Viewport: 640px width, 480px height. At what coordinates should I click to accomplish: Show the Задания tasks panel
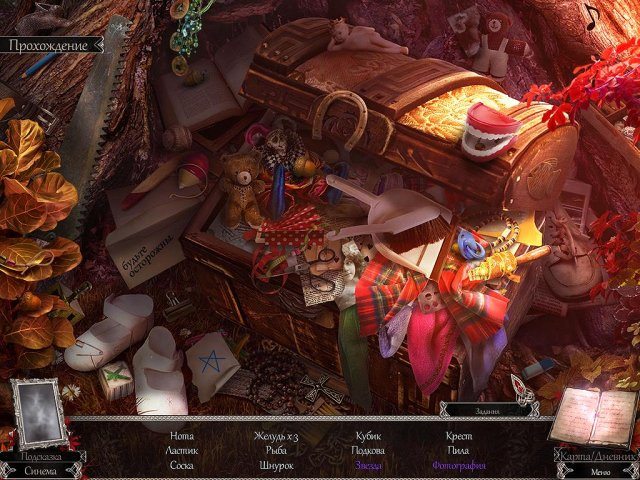[x=486, y=410]
